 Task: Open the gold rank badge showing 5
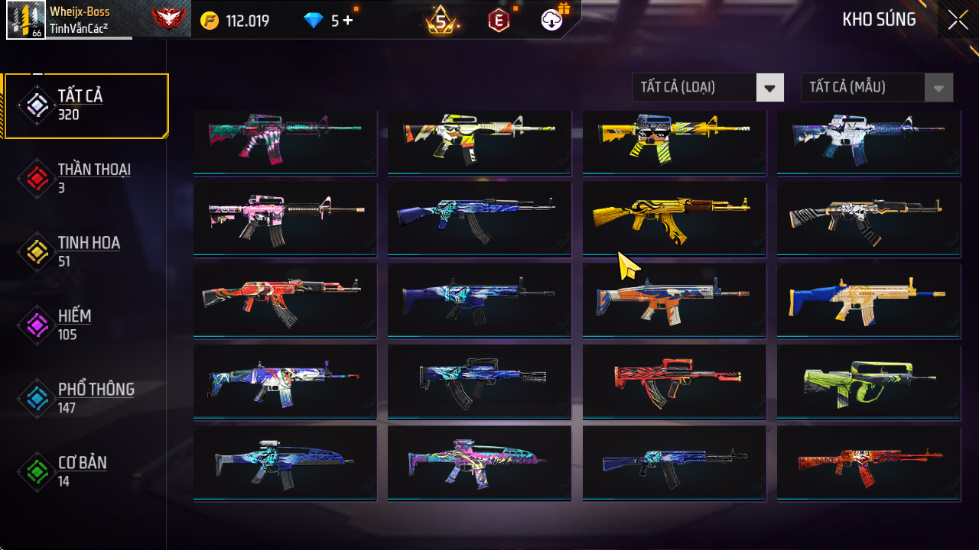(440, 20)
